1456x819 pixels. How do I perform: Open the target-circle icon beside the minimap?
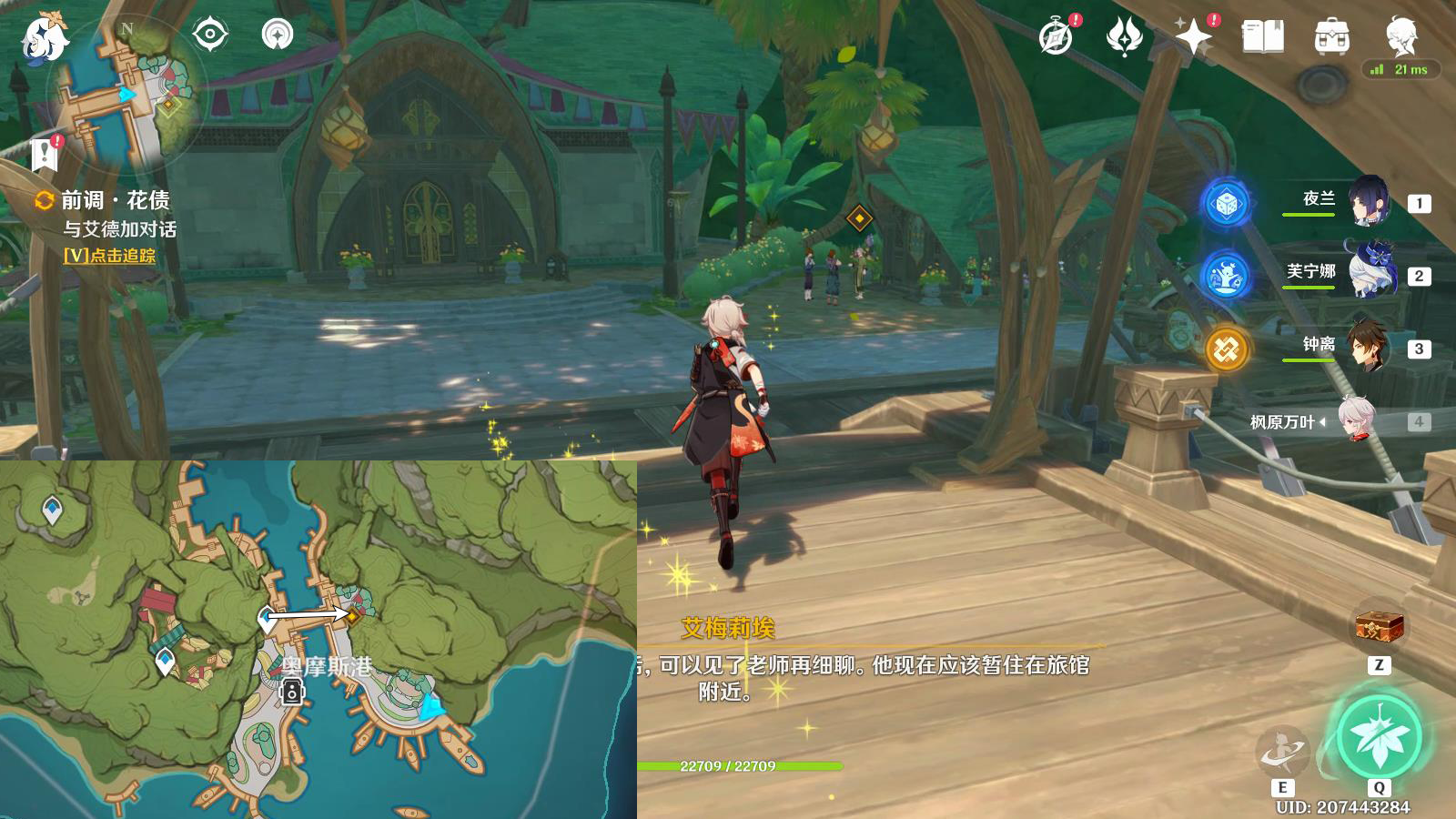209,35
